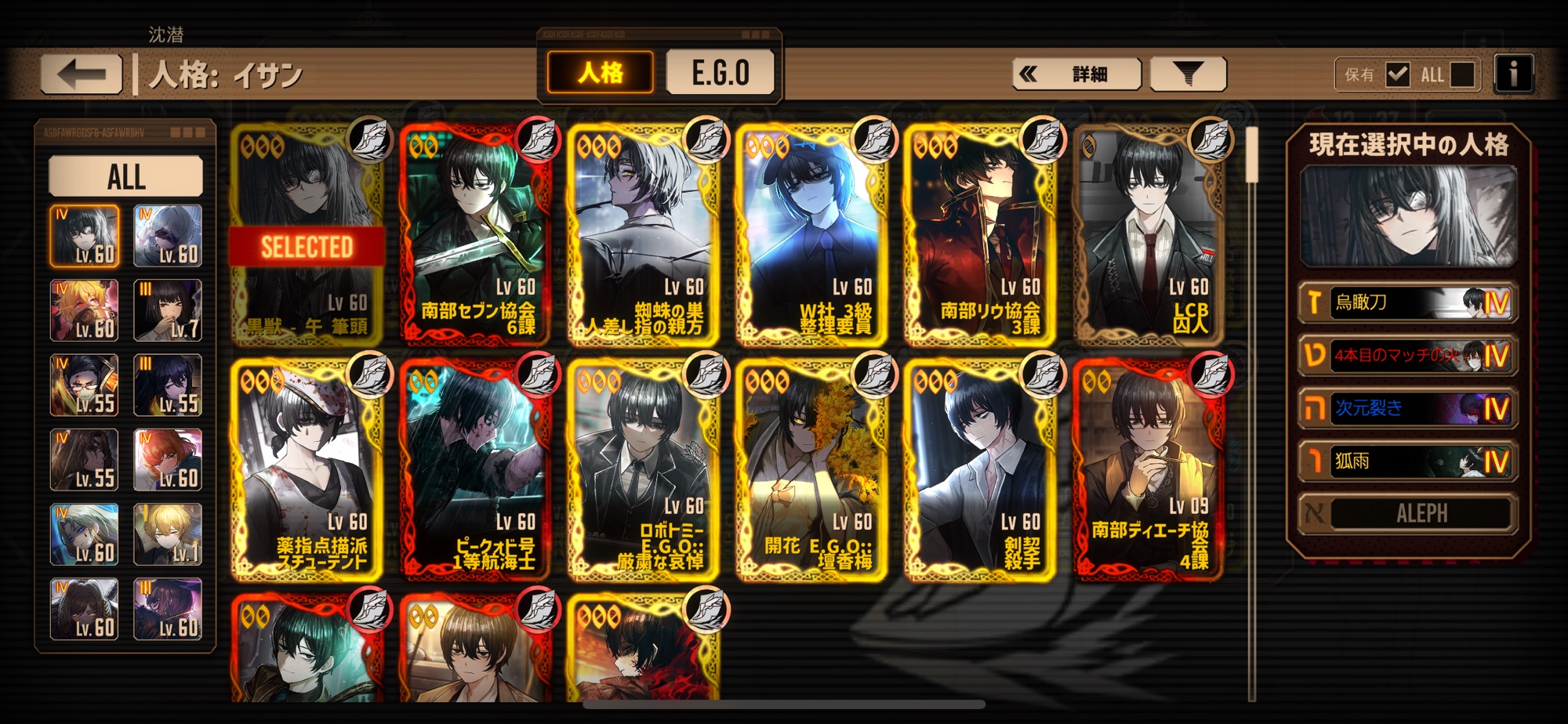
Task: Go back with the arrow button
Action: [82, 74]
